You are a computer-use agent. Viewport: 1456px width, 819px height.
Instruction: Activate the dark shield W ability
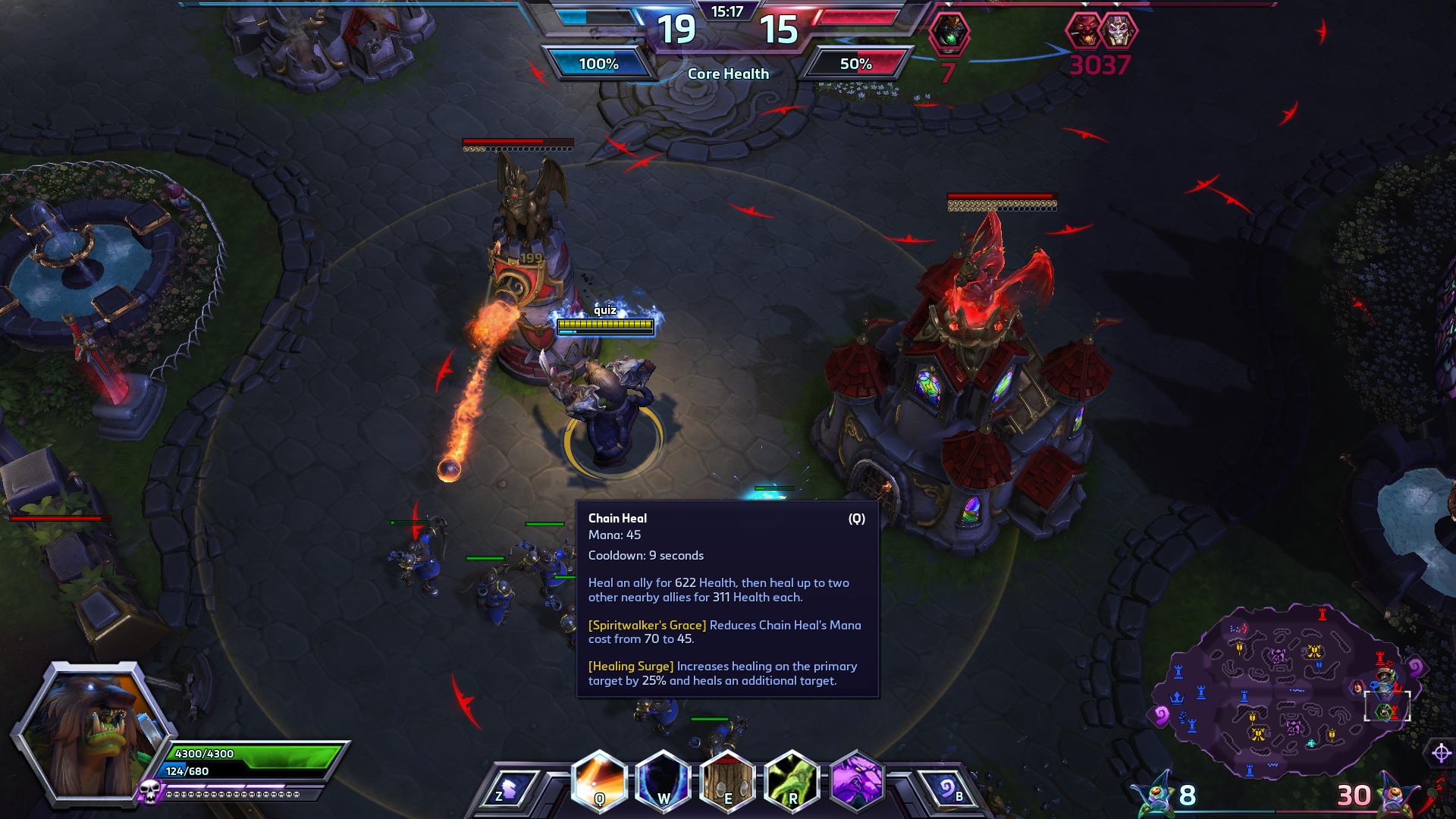point(664,780)
